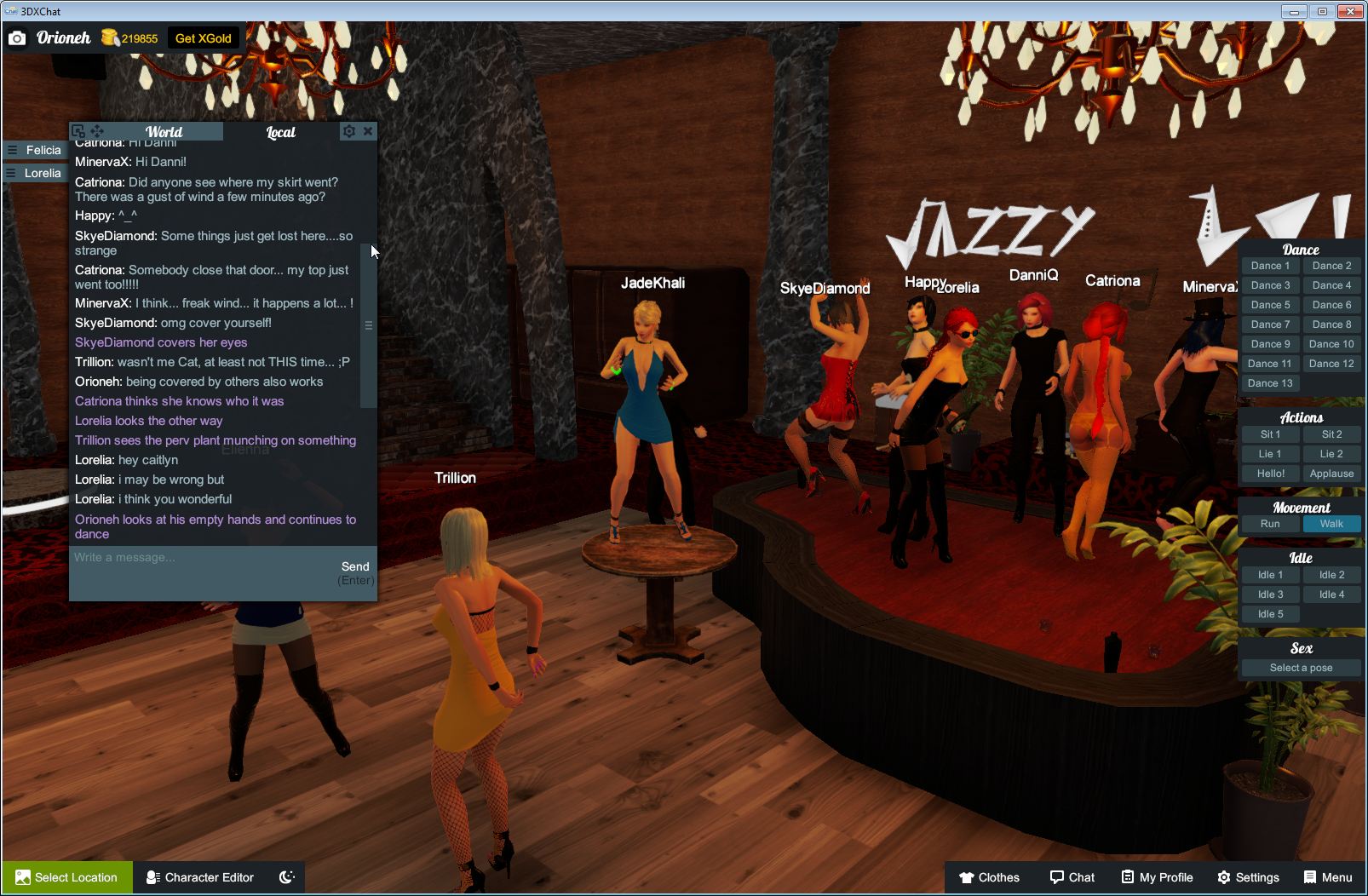1368x896 pixels.
Task: Open the XGold coin balance icon
Action: [x=109, y=37]
